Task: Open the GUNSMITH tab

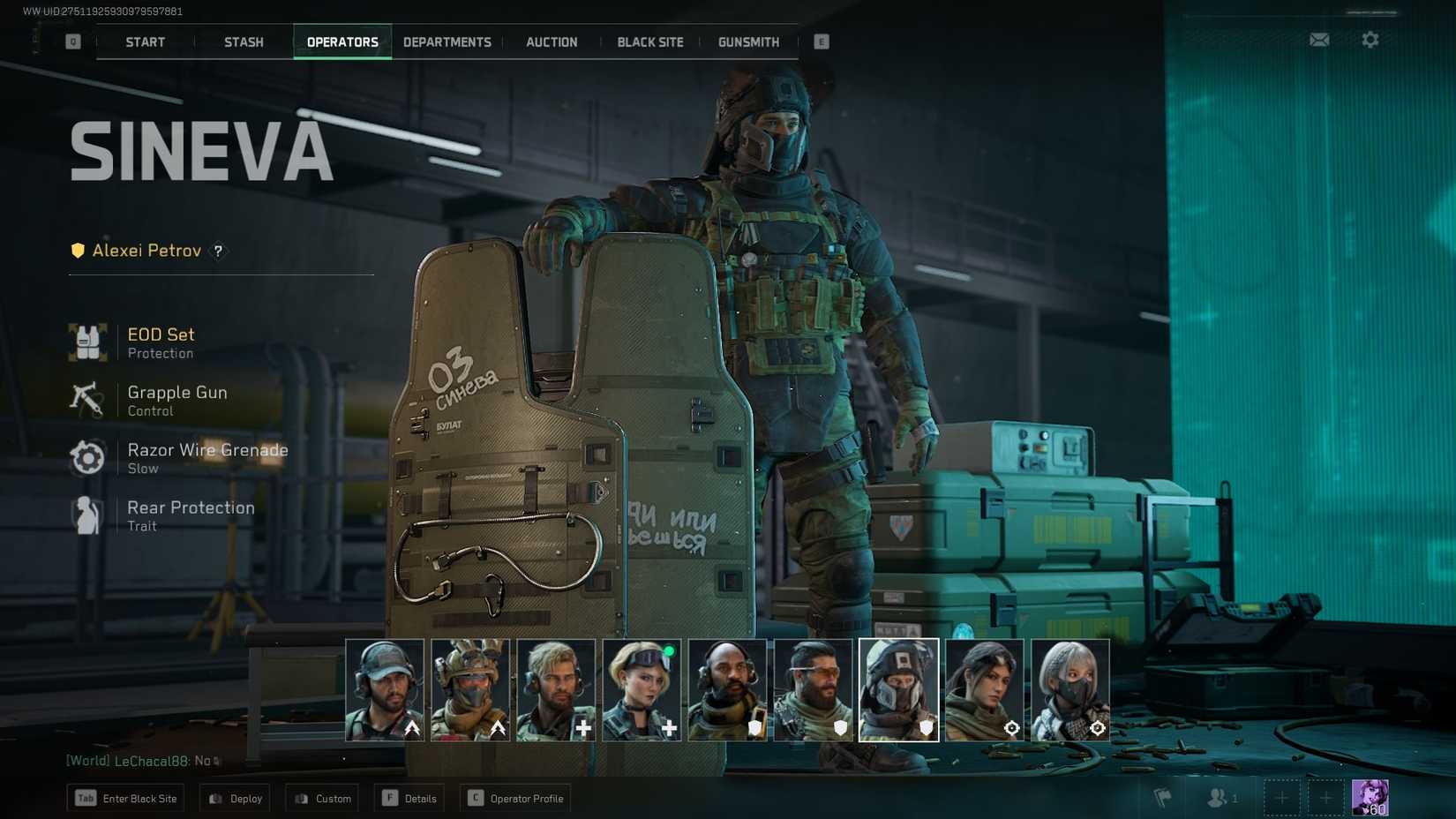Action: pyautogui.click(x=747, y=41)
